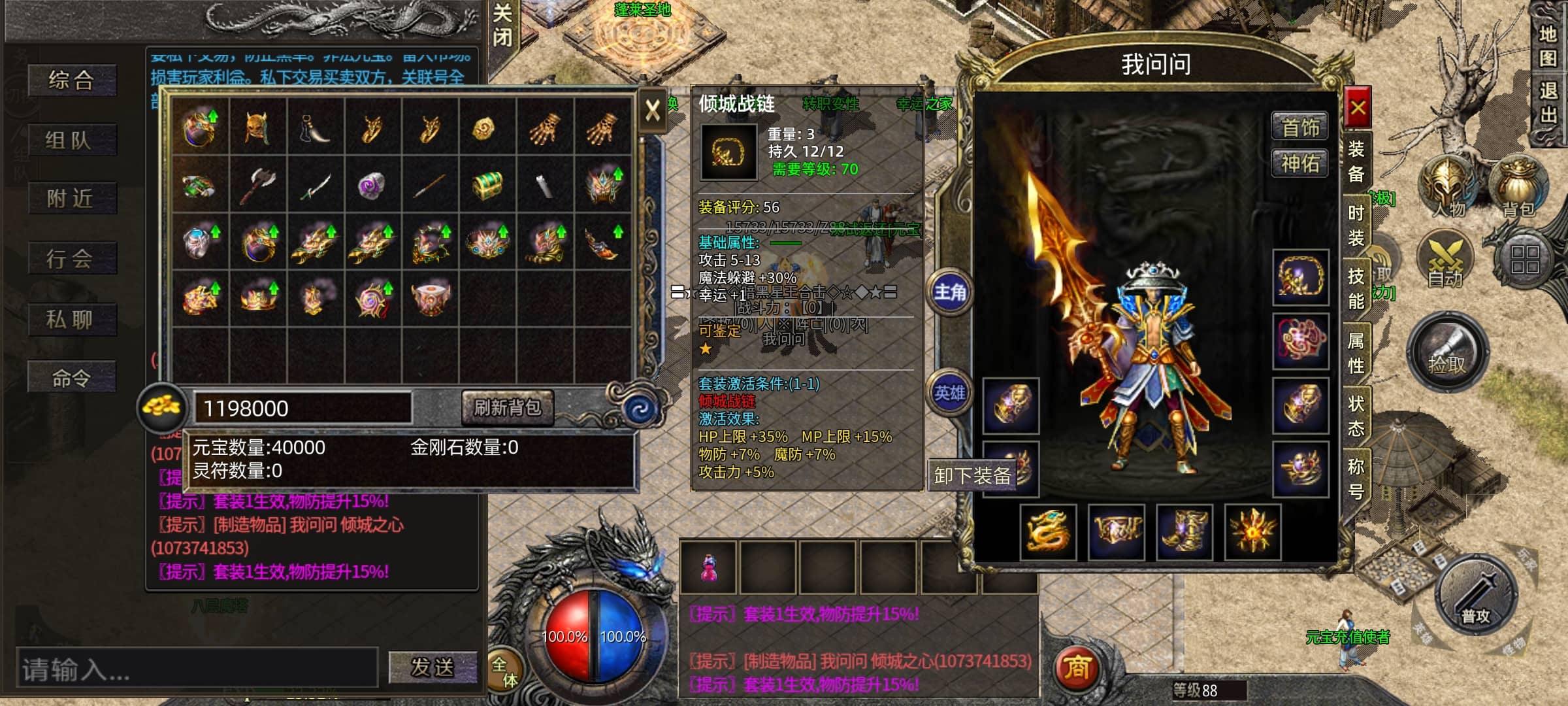Choose the 命令 command tab
The image size is (1568, 706).
tap(72, 378)
